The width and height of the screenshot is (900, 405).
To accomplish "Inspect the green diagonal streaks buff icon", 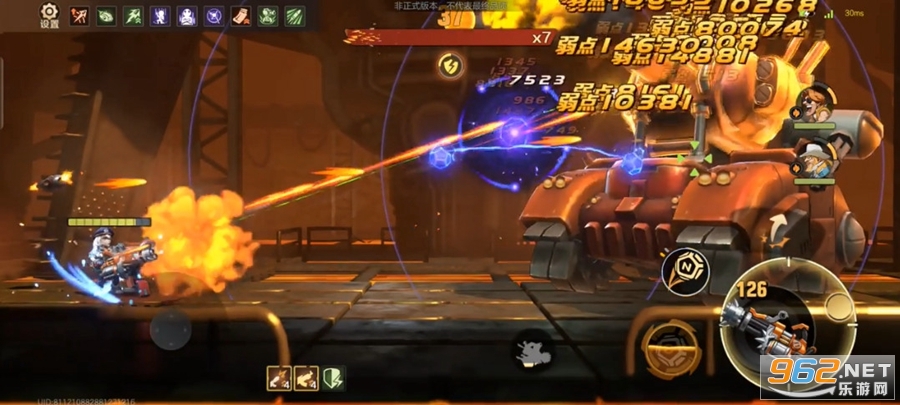I will 295,15.
